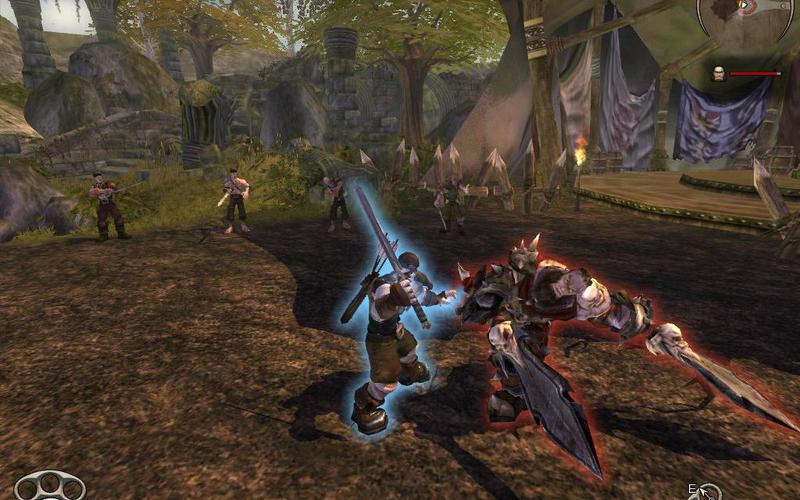This screenshot has height=500, width=800.
Task: Select the enemy portrait beside the red bar
Action: (717, 73)
